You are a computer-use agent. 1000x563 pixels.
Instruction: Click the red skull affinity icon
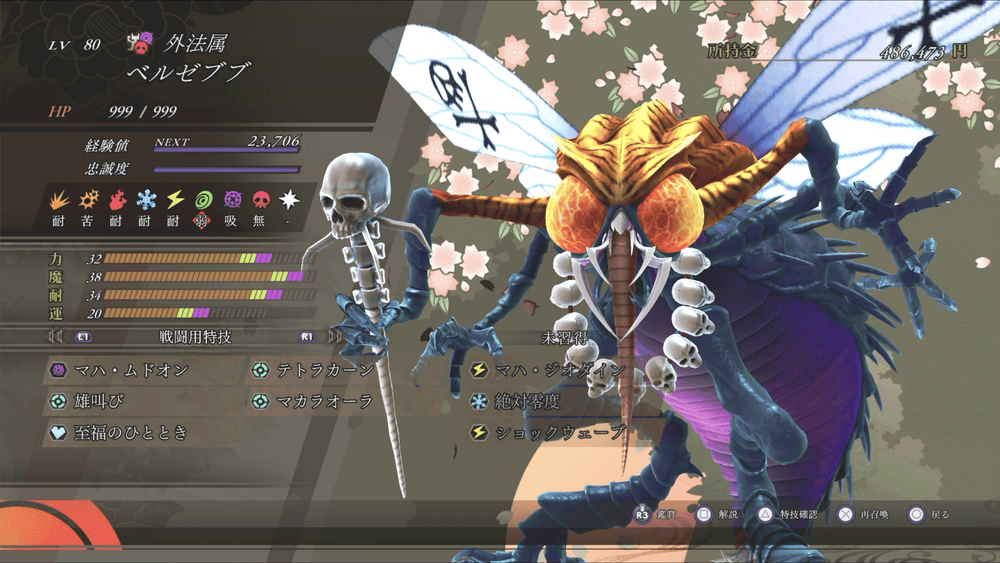tap(261, 199)
